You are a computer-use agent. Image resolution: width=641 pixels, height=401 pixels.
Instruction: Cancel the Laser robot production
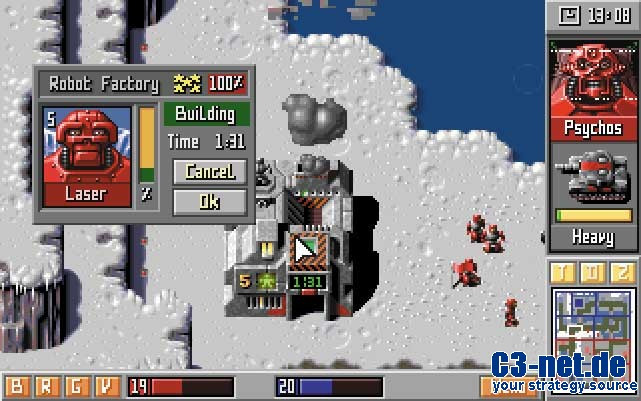[x=209, y=172]
